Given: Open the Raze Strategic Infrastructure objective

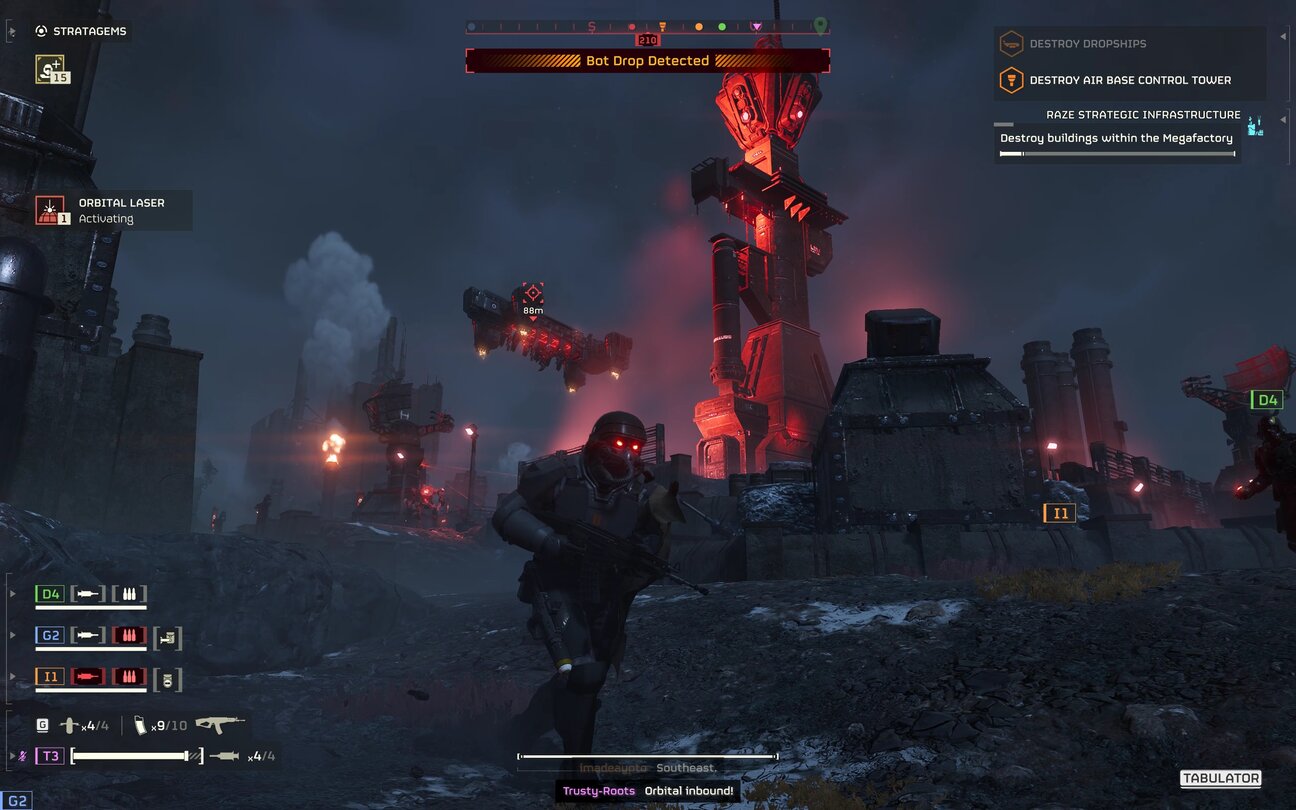Looking at the screenshot, I should click(x=1143, y=115).
